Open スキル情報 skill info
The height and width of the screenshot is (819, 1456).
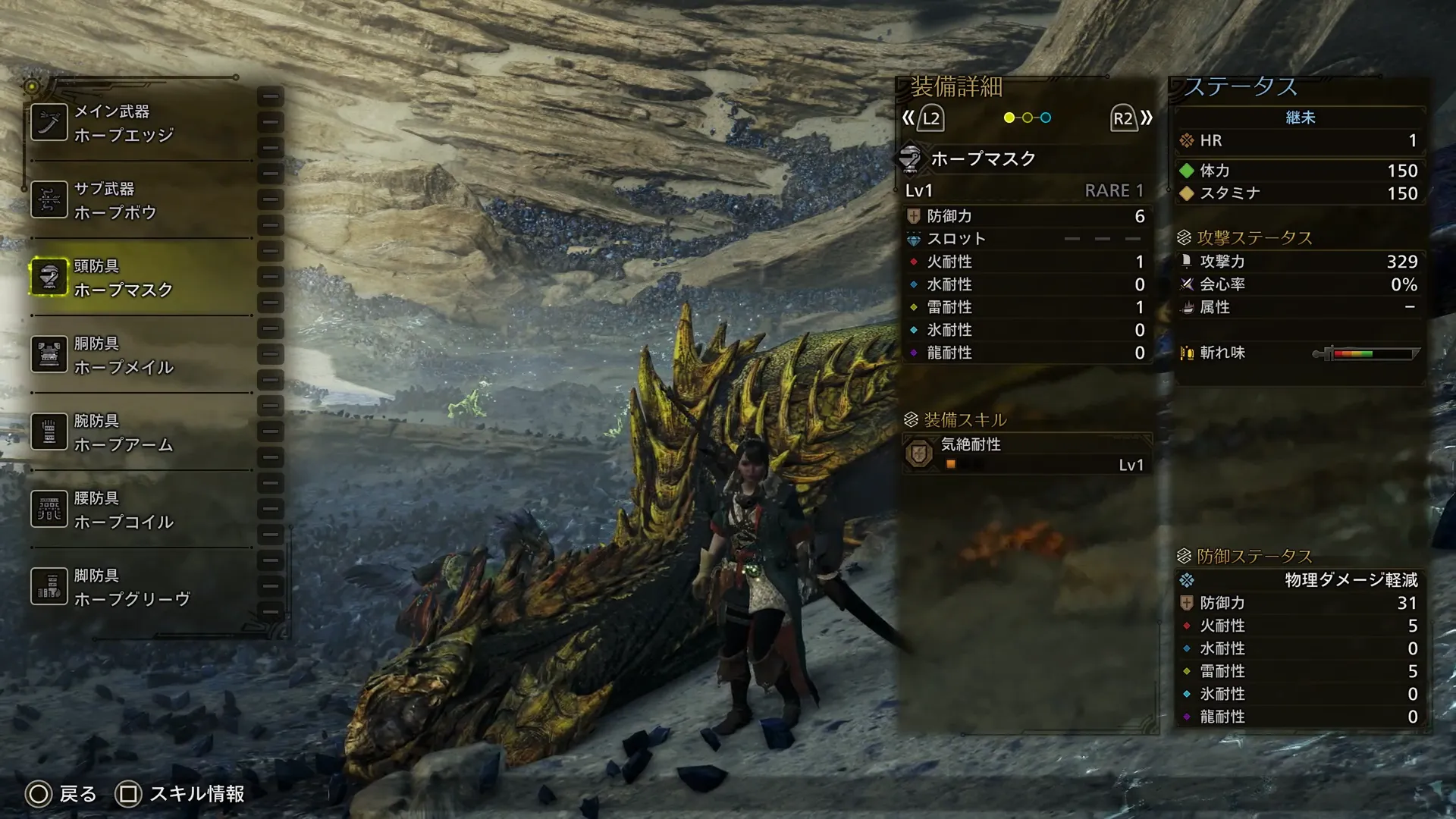coord(180,794)
